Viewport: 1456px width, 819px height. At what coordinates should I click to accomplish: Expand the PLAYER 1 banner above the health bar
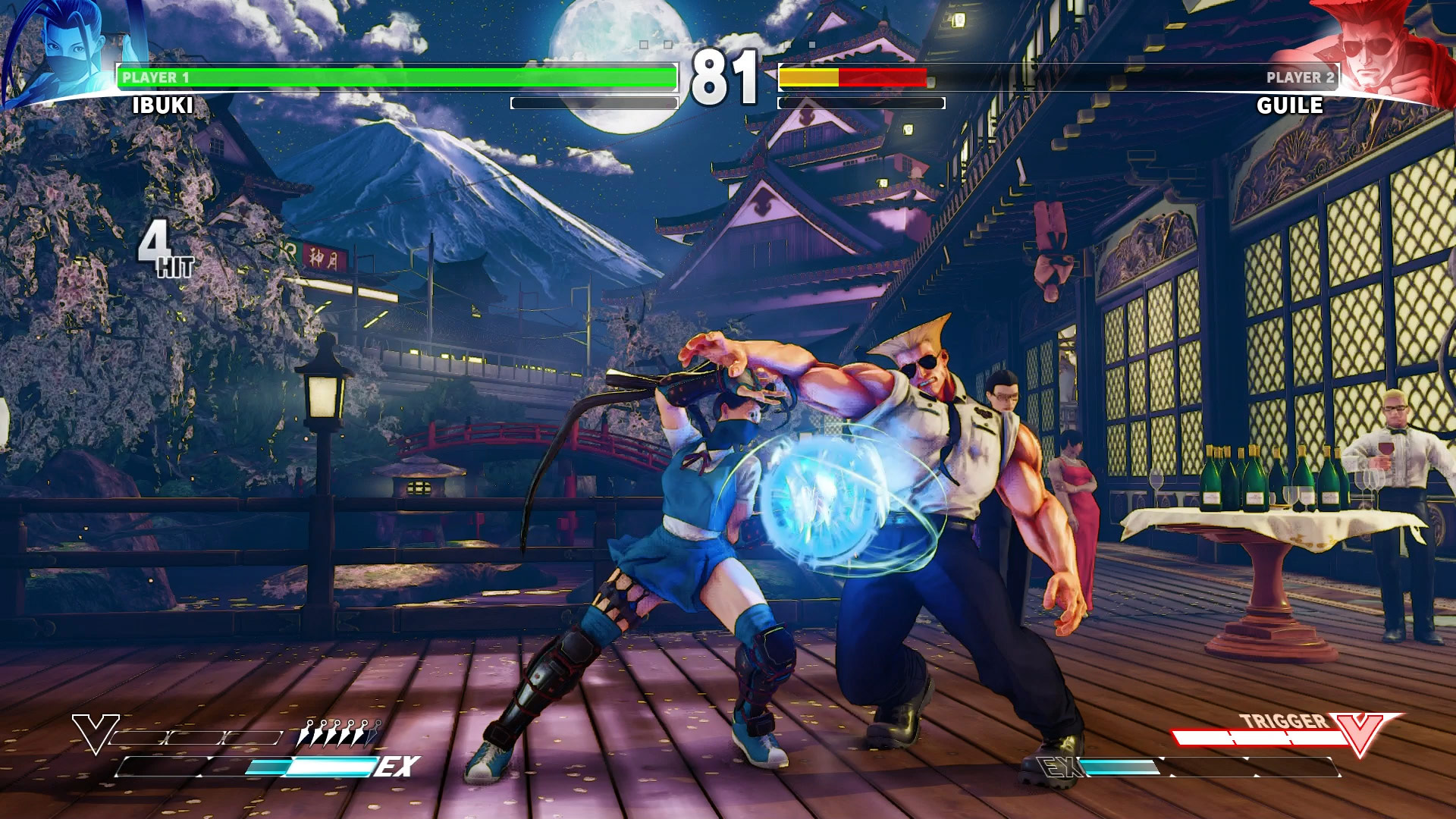click(x=155, y=76)
